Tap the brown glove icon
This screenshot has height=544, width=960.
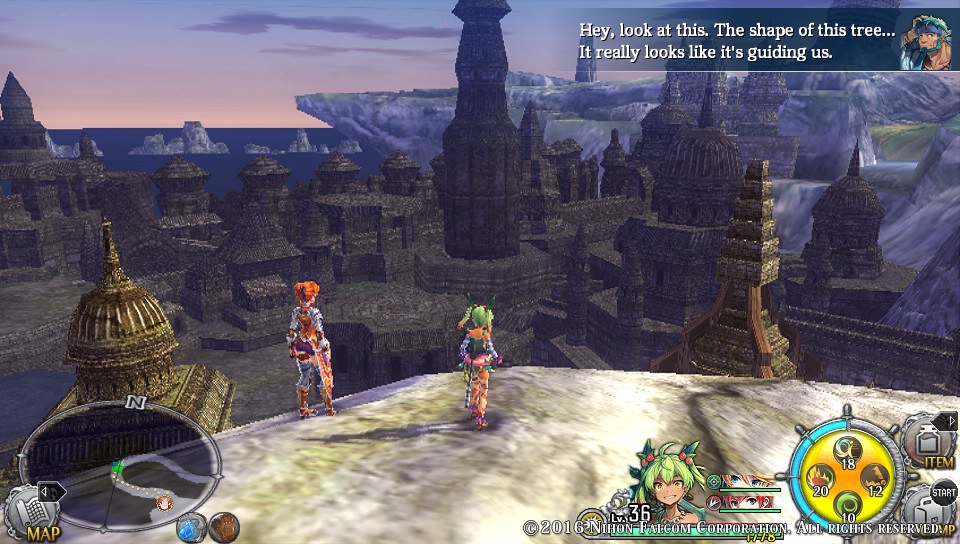(x=223, y=526)
